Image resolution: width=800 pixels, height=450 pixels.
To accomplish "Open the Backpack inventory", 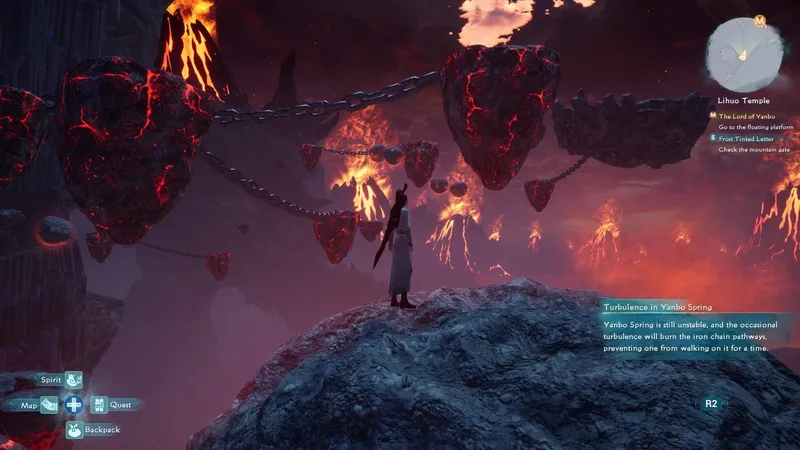I will (74, 430).
